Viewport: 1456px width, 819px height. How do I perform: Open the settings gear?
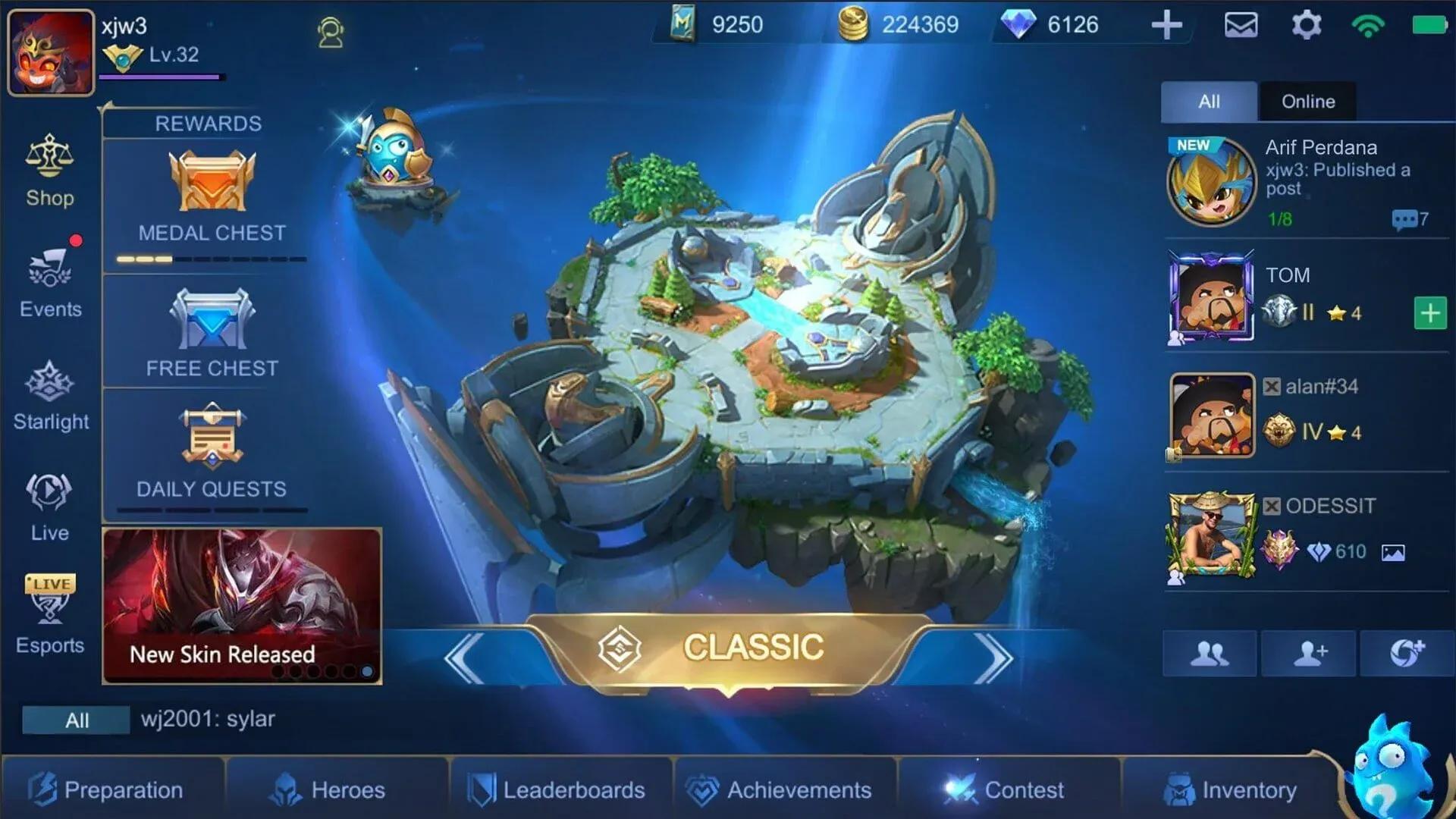pos(1306,25)
